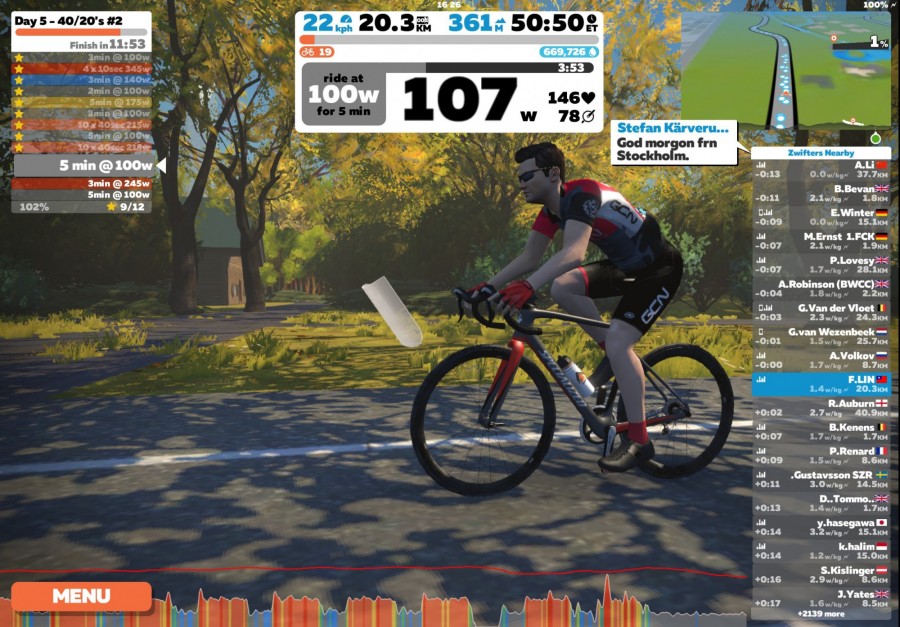This screenshot has height=627, width=900.
Task: Choose S.Kislinger from nearby riders
Action: (821, 575)
